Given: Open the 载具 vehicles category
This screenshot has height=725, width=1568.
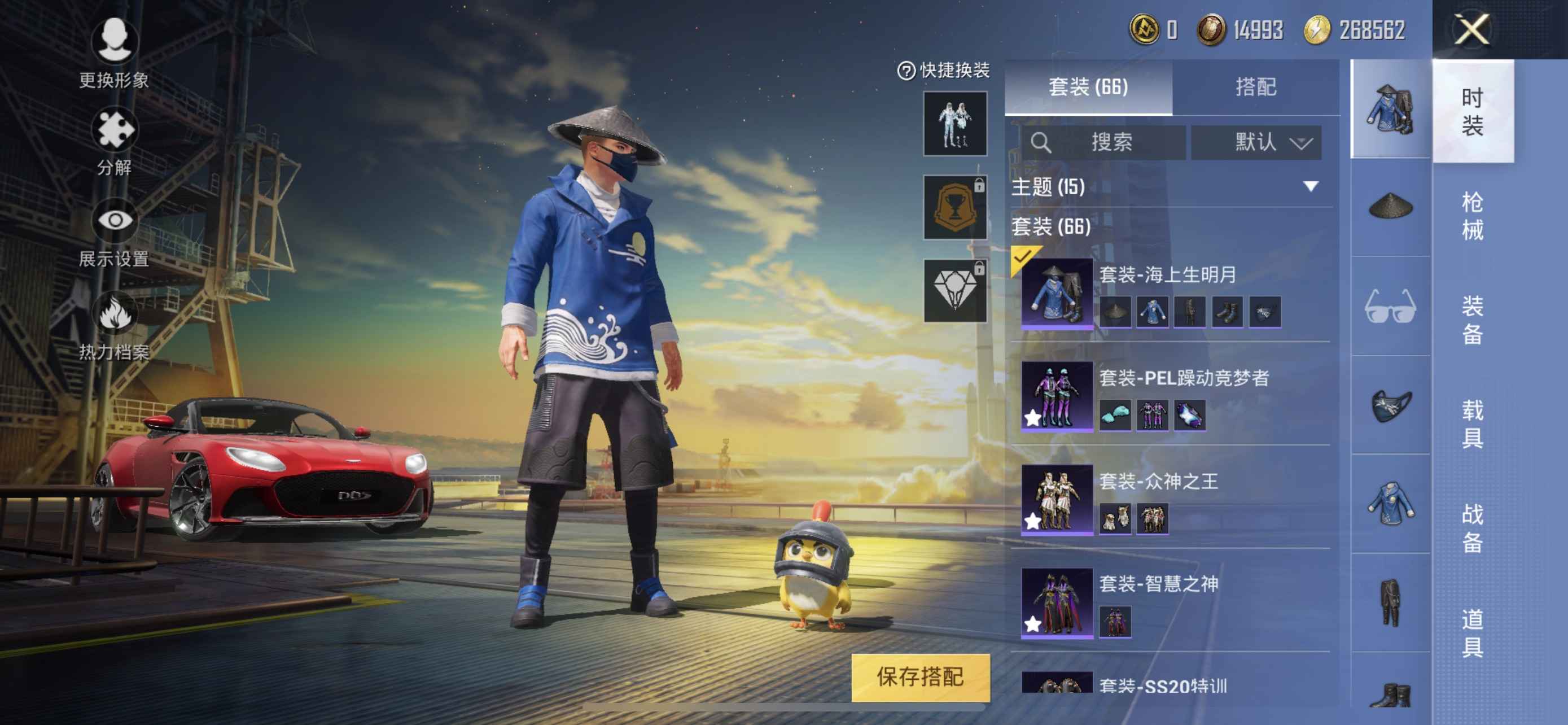Looking at the screenshot, I should tap(1472, 423).
